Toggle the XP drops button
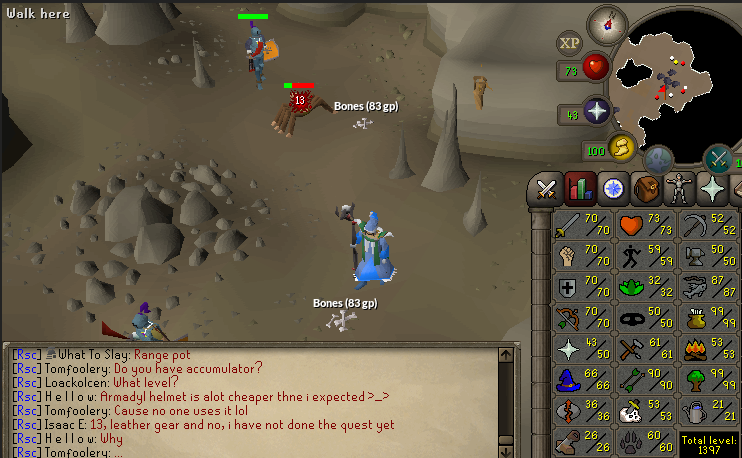This screenshot has width=742, height=458. click(x=570, y=43)
